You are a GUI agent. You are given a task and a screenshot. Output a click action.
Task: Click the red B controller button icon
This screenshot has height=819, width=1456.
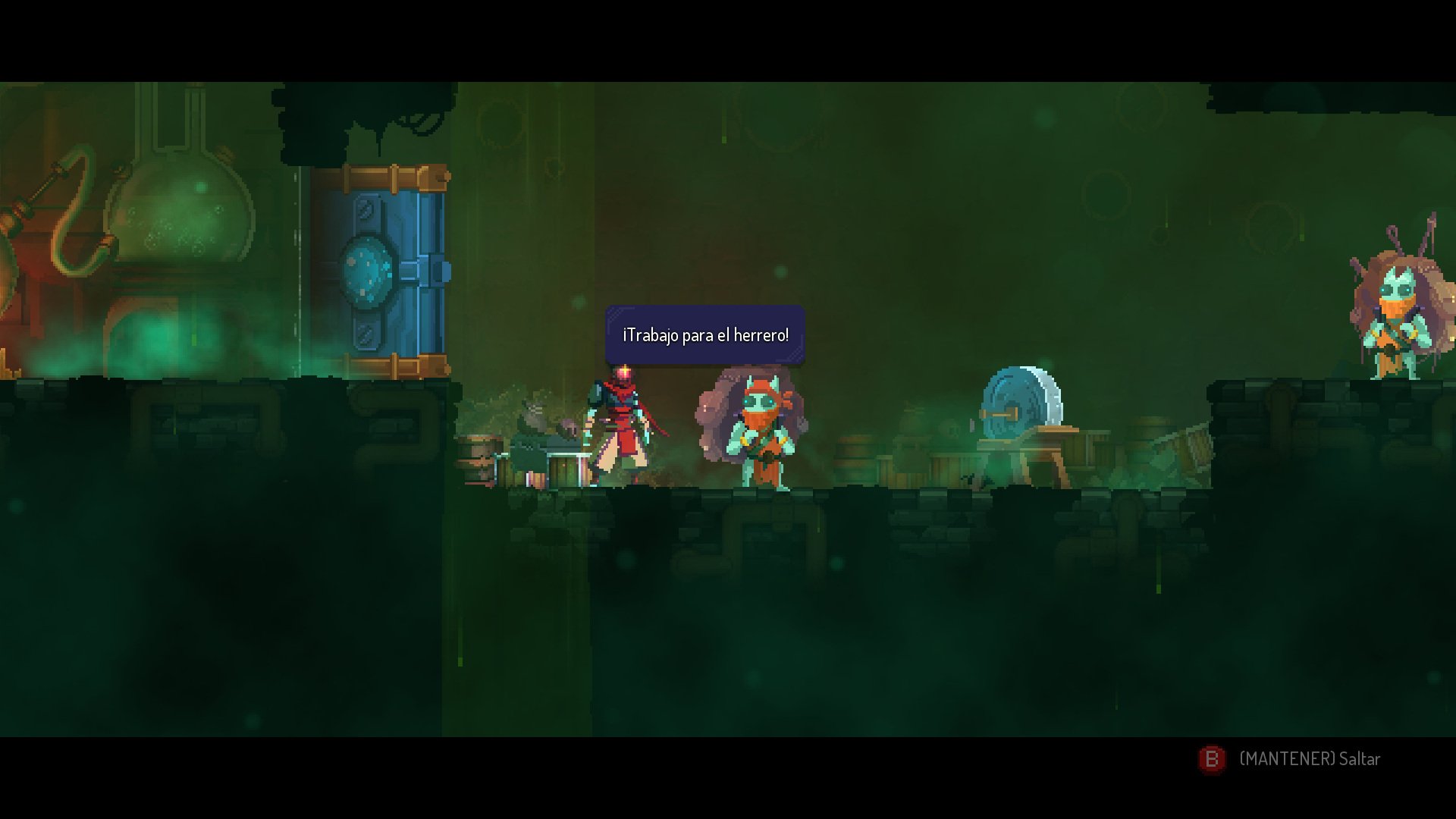[x=1211, y=758]
